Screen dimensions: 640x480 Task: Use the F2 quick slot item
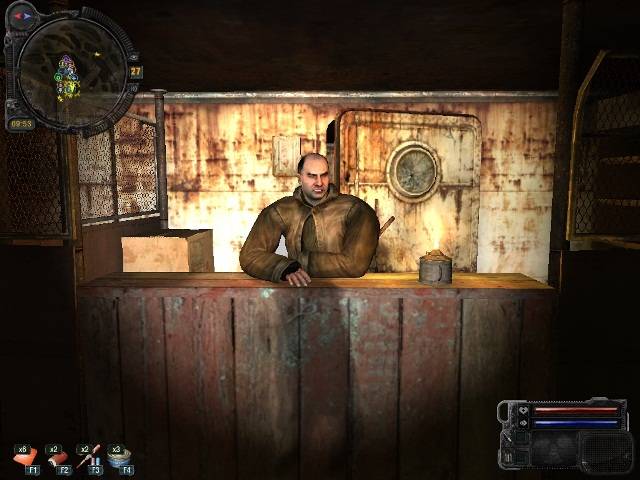click(57, 458)
